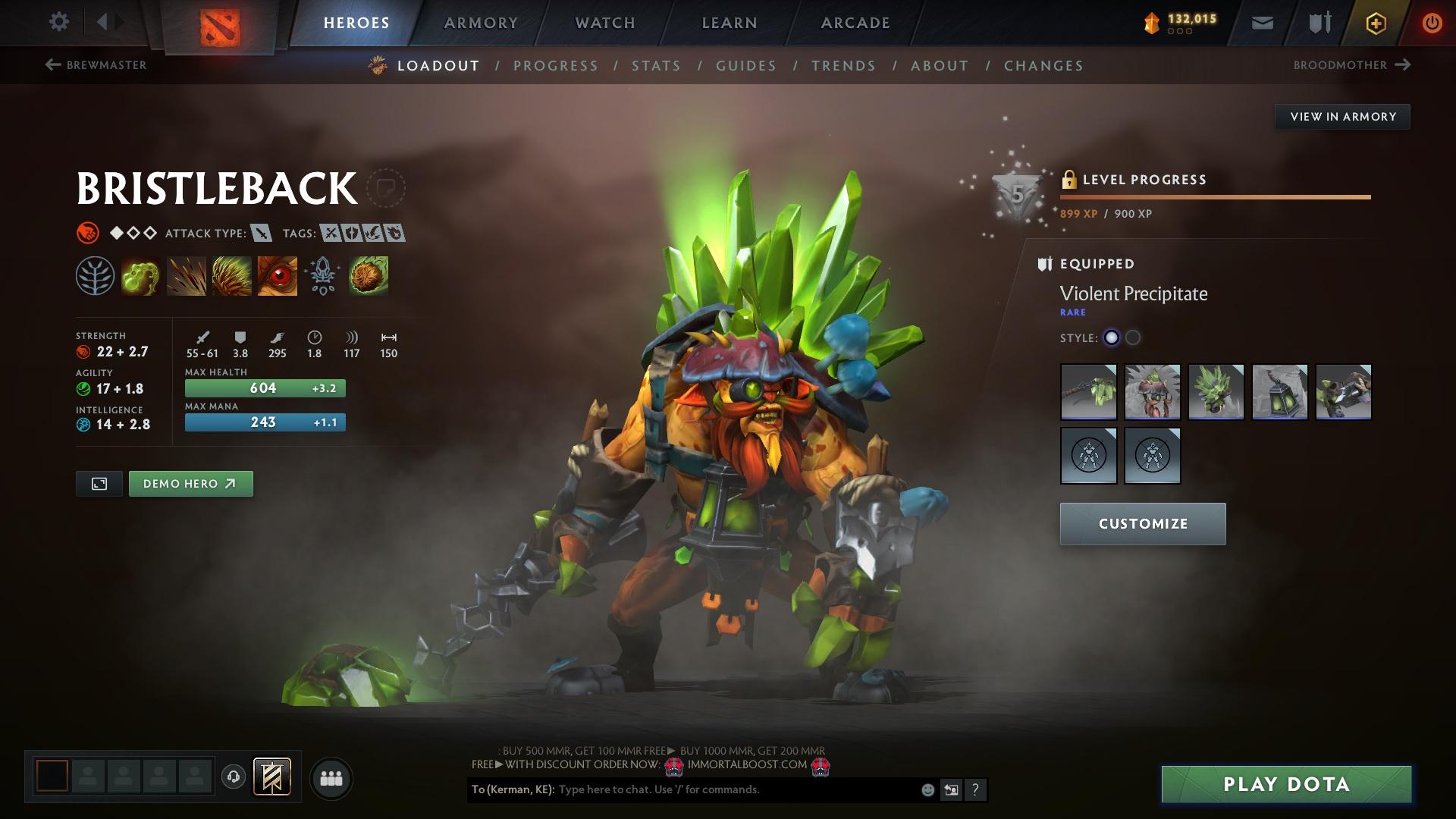Click the DEMO HERO button

coord(190,483)
